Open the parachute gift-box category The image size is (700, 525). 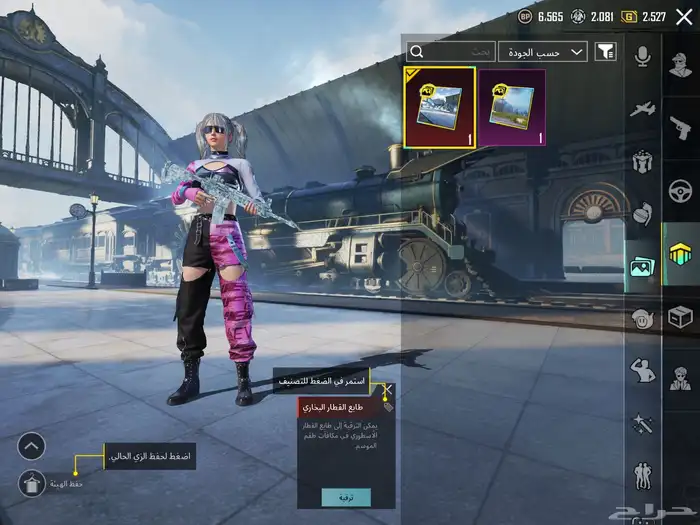tap(643, 160)
